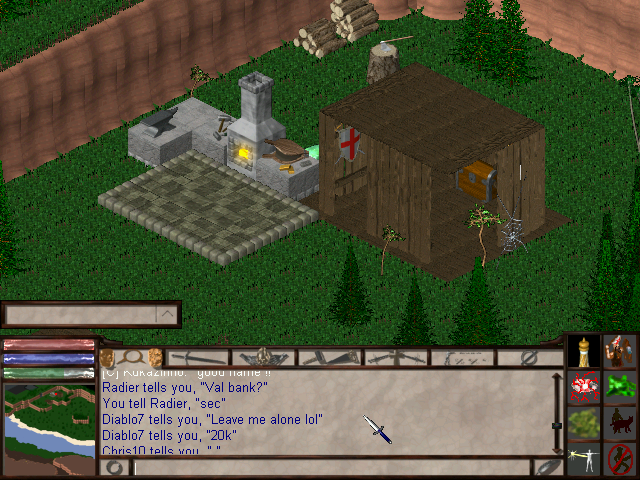Click the circular arrow button beside chat input
This screenshot has width=640, height=480.
tap(113, 467)
